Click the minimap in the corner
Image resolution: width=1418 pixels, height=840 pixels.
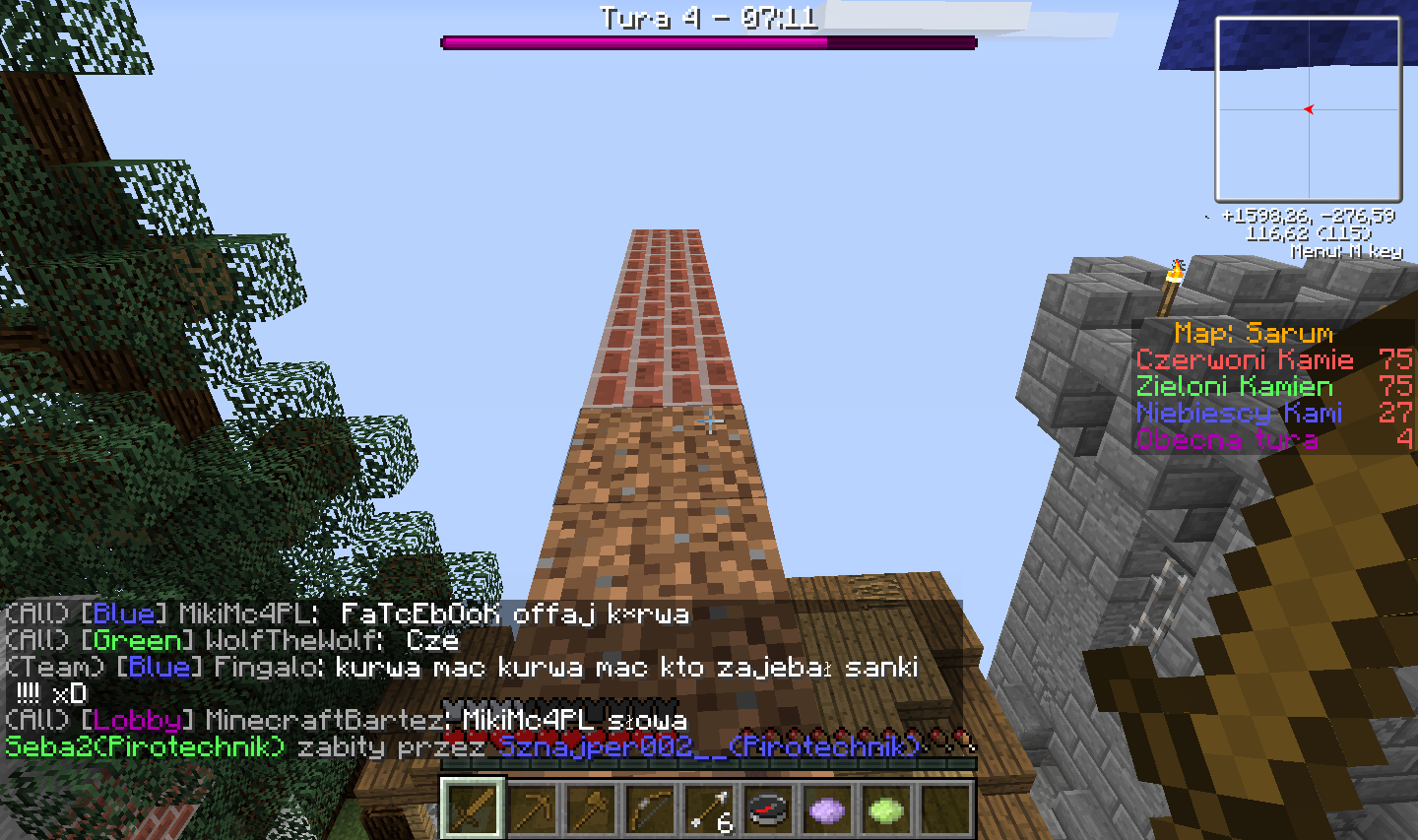[1308, 109]
